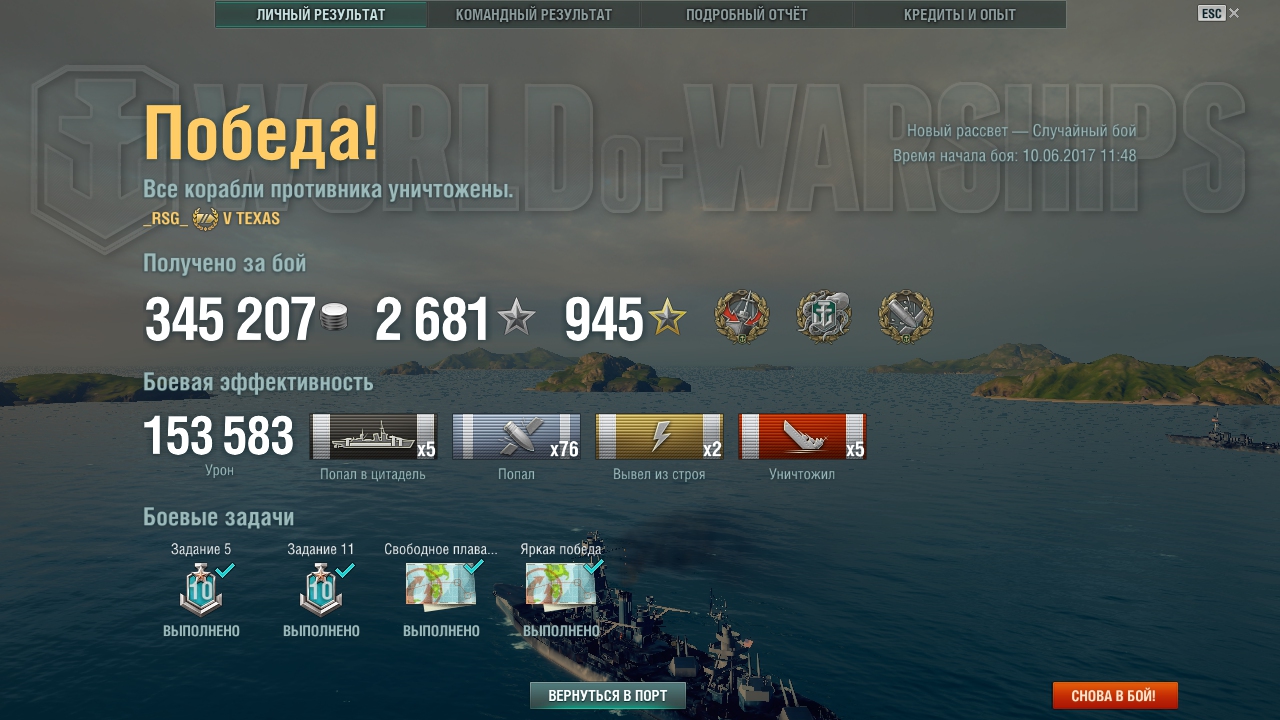Open the Задание 5 combat mission icon
The image size is (1280, 720).
coord(201,589)
